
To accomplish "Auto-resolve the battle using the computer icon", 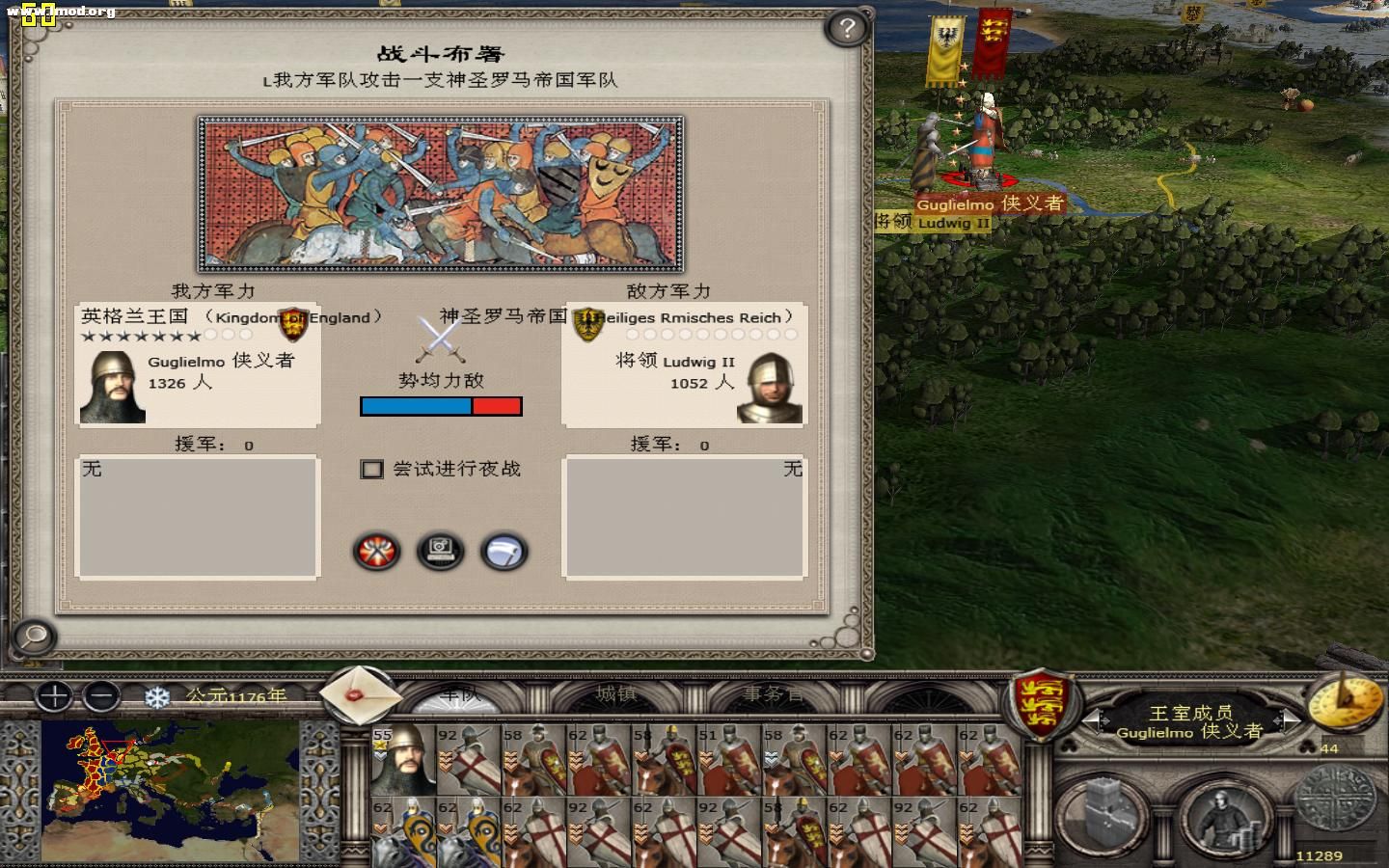I will pyautogui.click(x=441, y=552).
